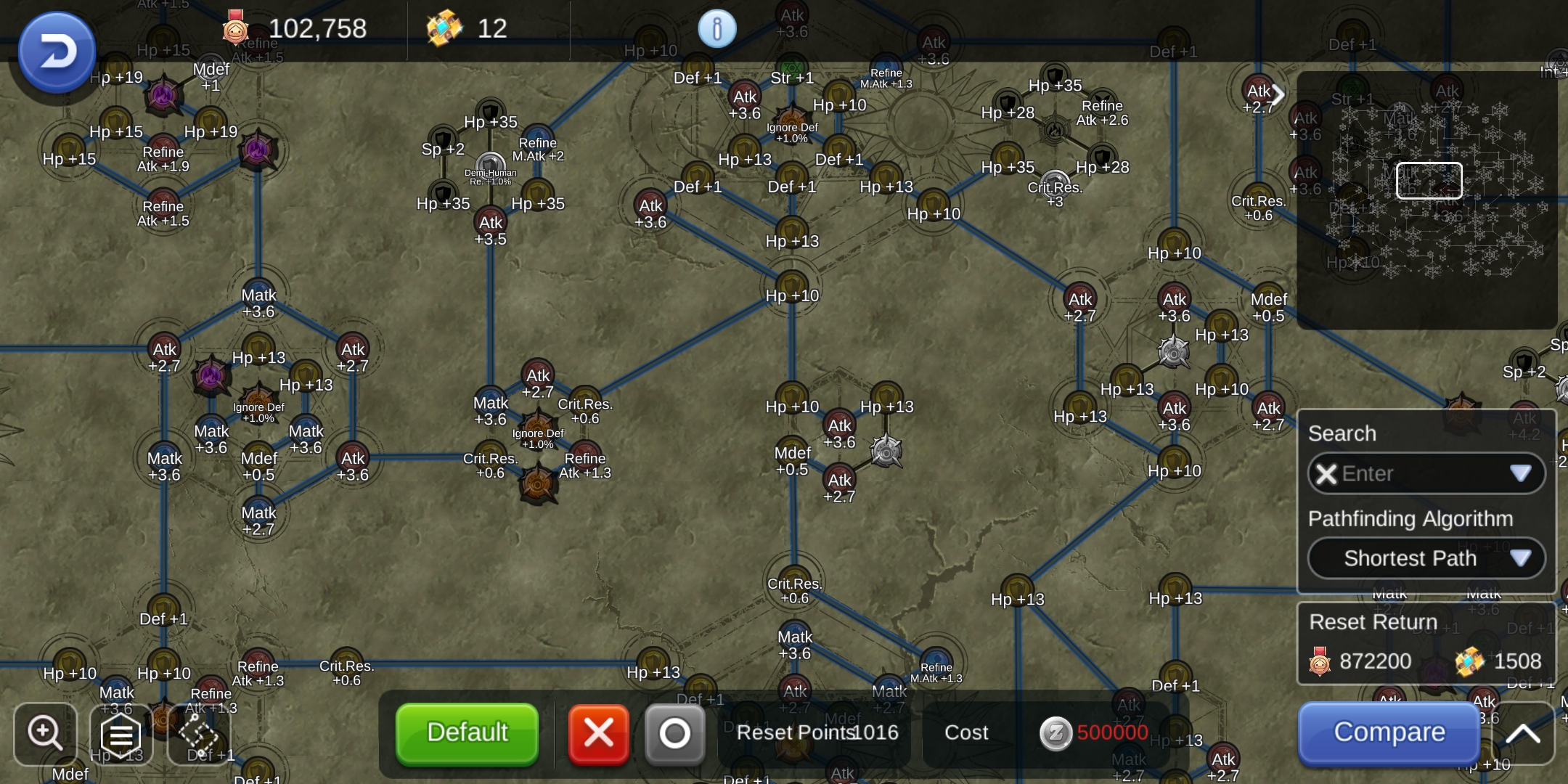This screenshot has height=784, width=1568.
Task: Open the hexagon list menu button
Action: (121, 735)
